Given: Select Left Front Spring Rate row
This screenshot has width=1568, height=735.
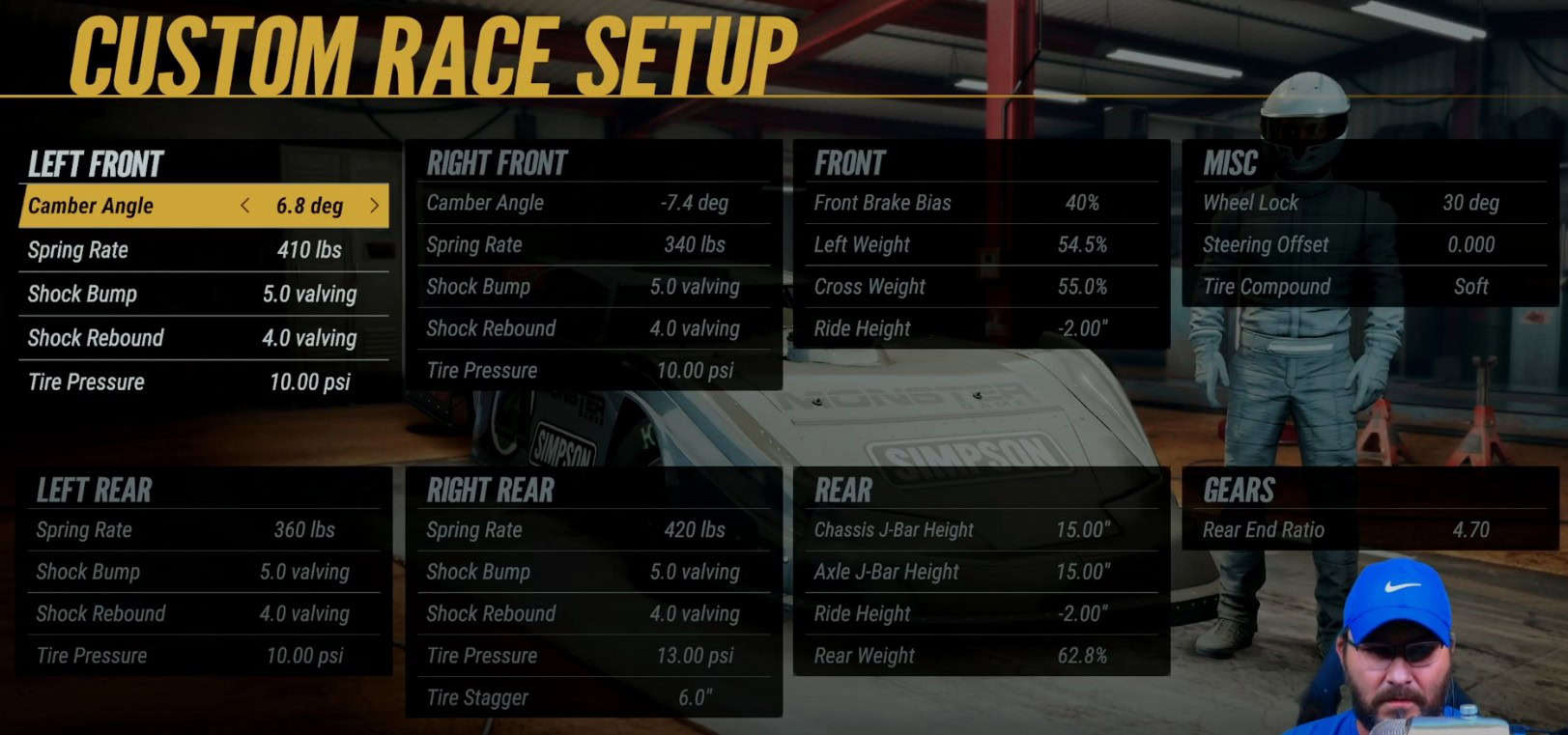Looking at the screenshot, I should point(203,250).
